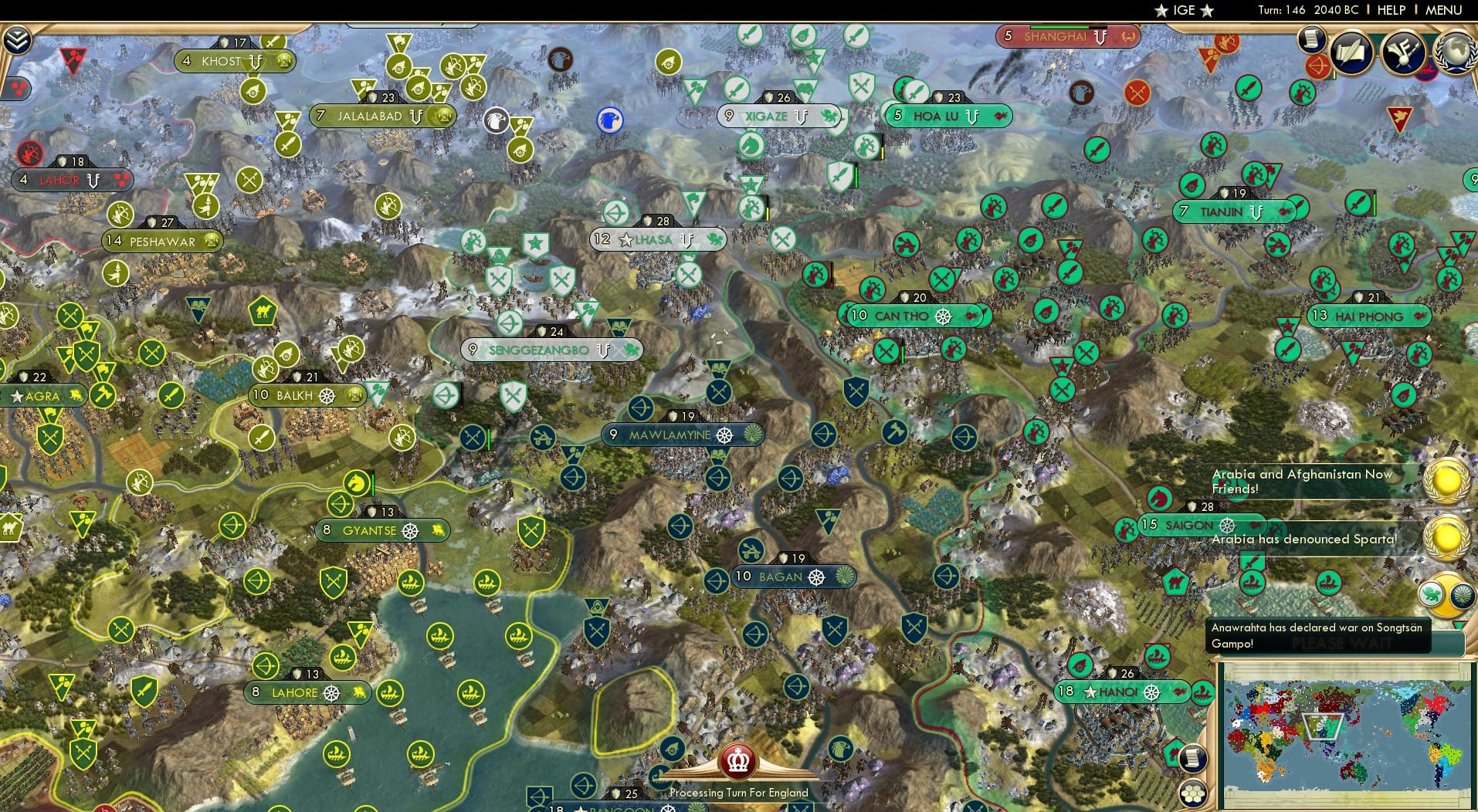The image size is (1478, 812).
Task: Click the red crossbow unit alert icon top right
Action: click(1316, 68)
